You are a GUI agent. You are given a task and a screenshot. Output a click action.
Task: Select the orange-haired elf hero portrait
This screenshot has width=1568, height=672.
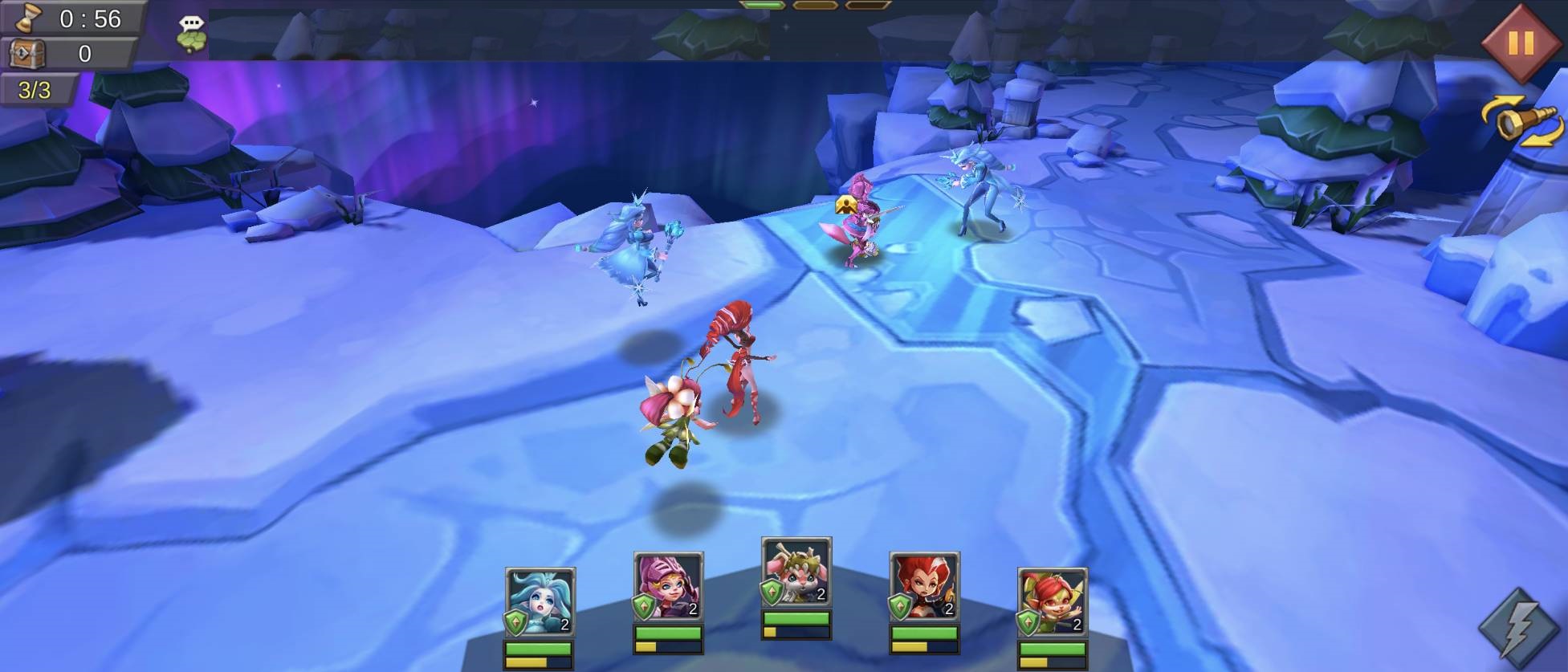tap(1052, 602)
